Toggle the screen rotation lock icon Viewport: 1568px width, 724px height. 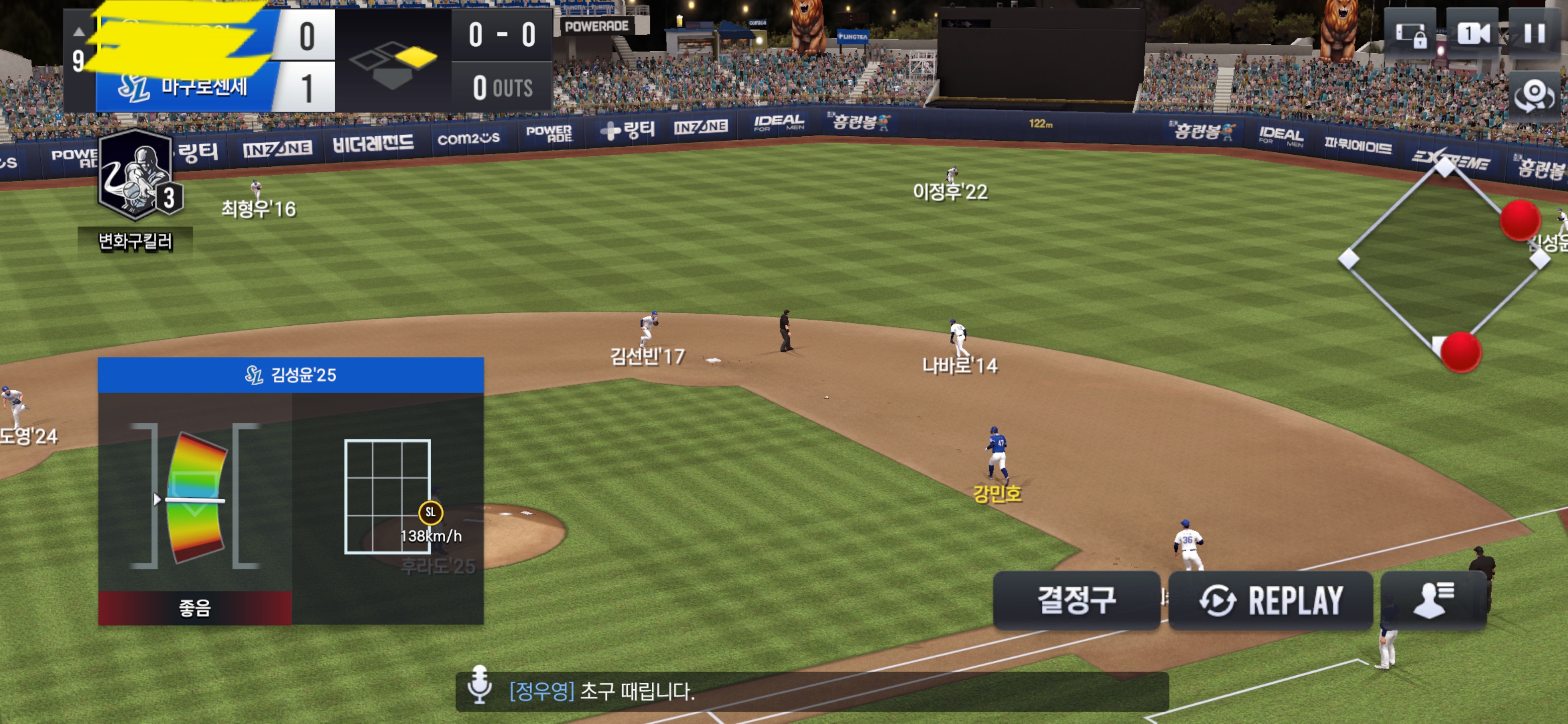pyautogui.click(x=1410, y=35)
